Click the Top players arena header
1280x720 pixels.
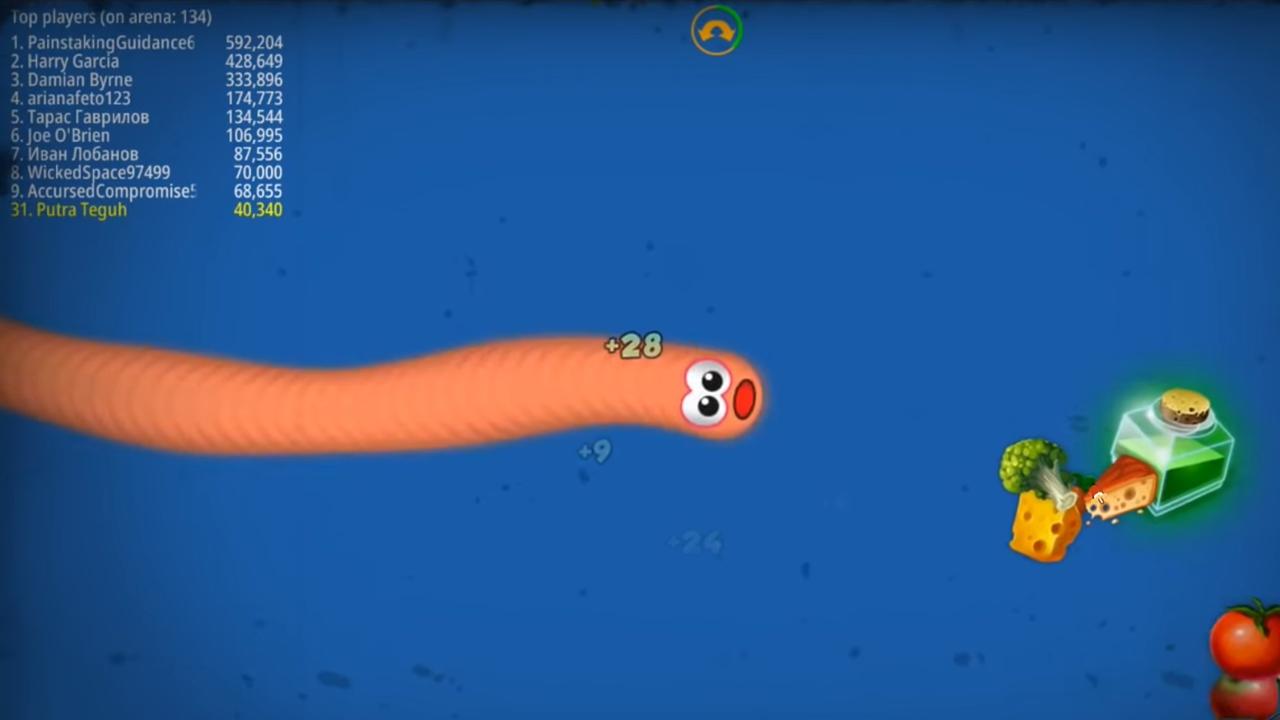[x=110, y=17]
